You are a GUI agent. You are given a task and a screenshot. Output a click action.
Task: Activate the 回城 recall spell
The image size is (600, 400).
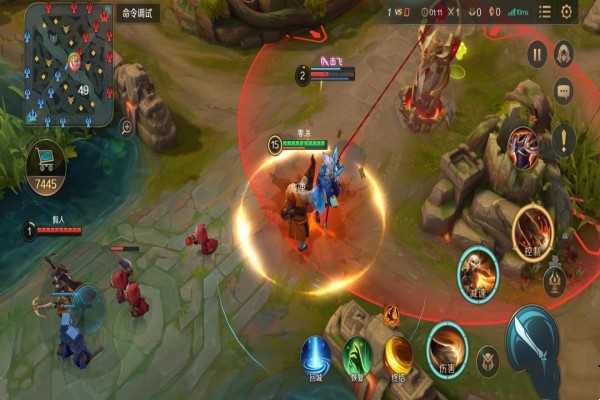pyautogui.click(x=316, y=356)
